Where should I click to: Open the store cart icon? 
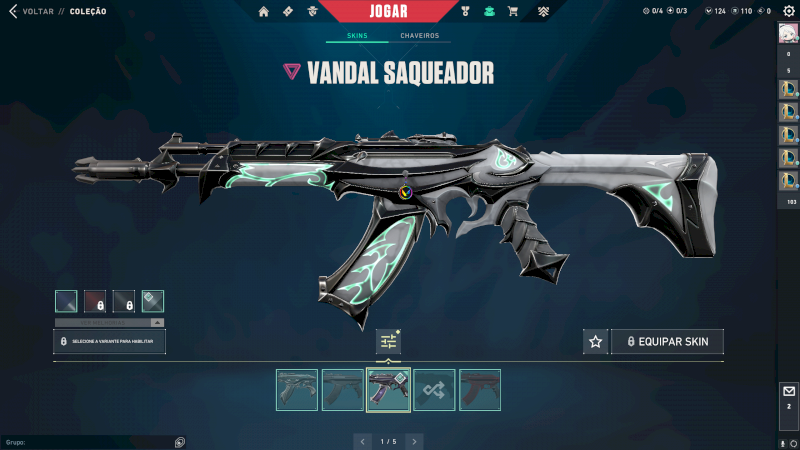click(513, 12)
